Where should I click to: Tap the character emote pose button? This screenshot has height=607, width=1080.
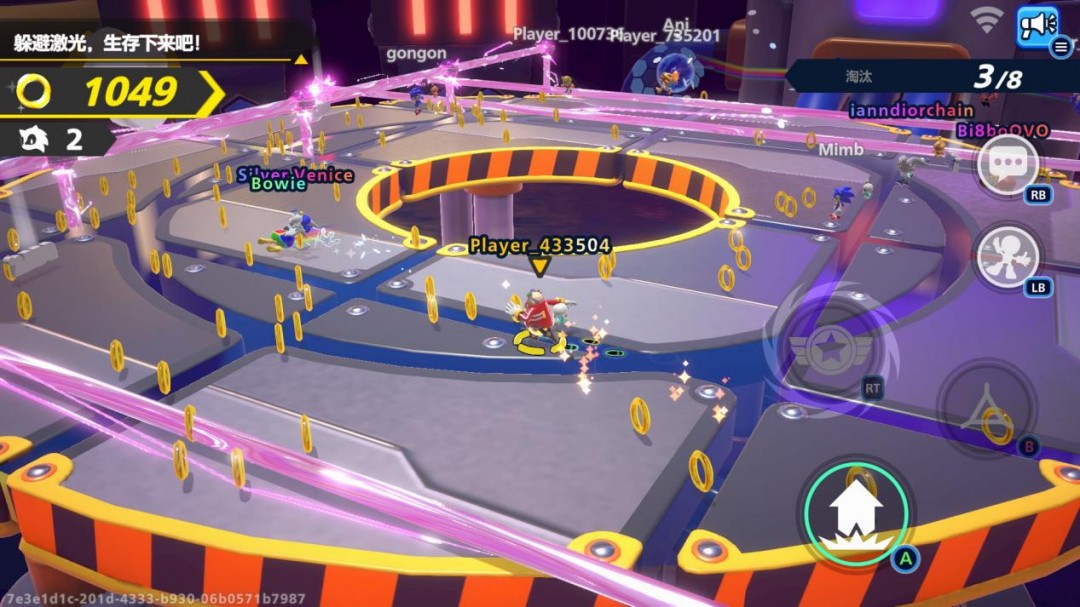1007,255
